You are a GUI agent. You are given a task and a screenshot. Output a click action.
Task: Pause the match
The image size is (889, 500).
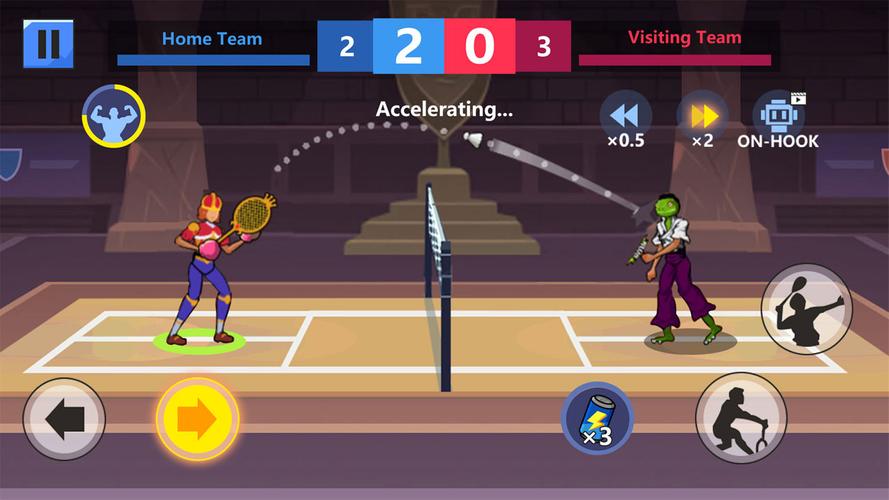click(x=48, y=44)
